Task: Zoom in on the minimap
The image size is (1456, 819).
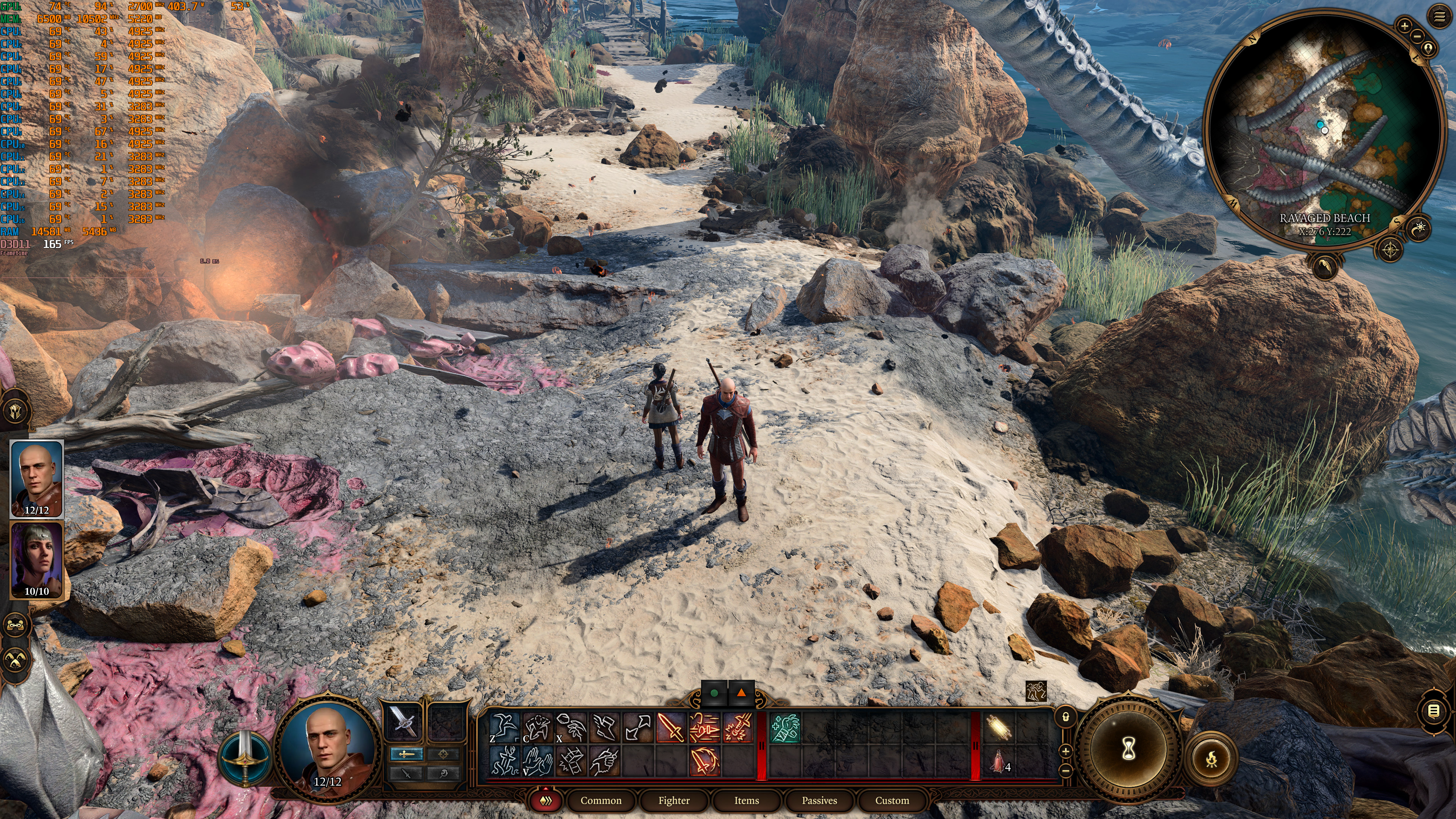Action: [1404, 25]
